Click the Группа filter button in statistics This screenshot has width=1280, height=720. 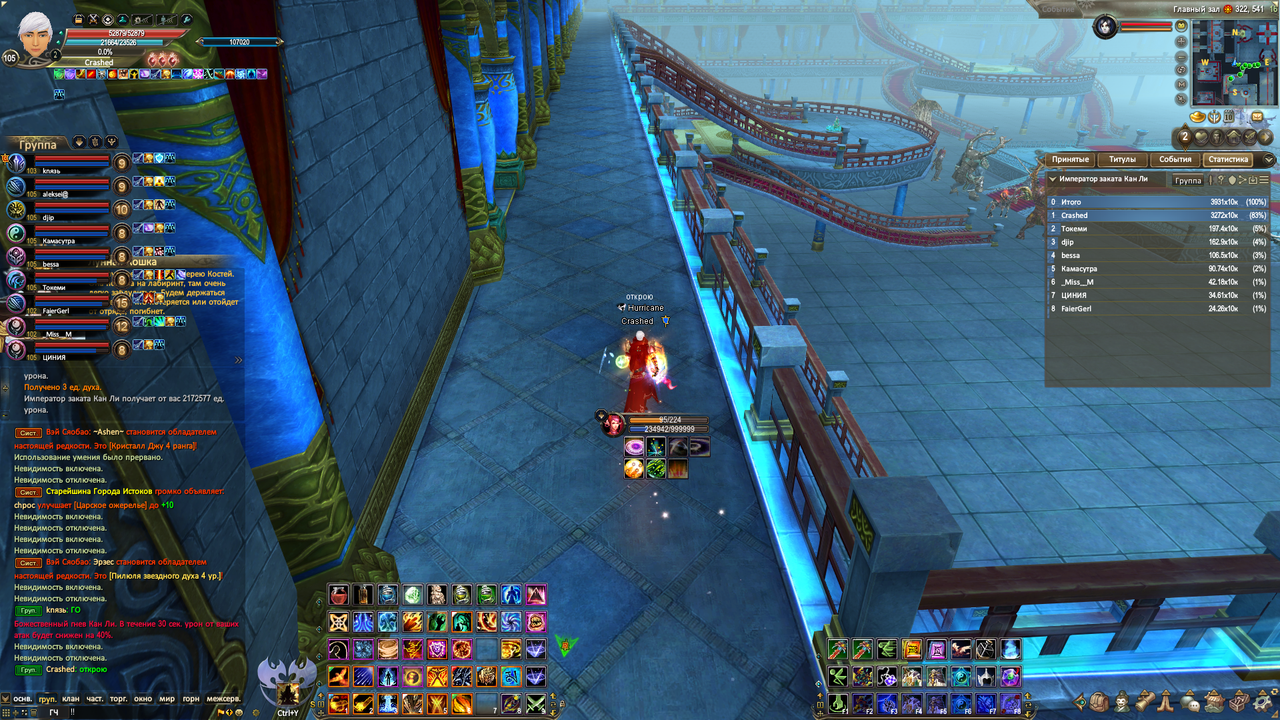[1188, 180]
